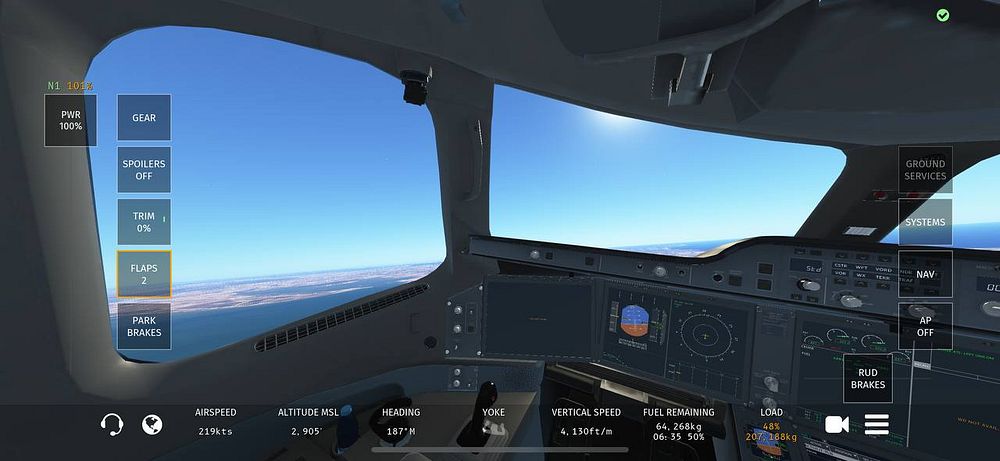The width and height of the screenshot is (1000, 461).
Task: Adjust the FLAPS 2 setting
Action: pyautogui.click(x=144, y=274)
